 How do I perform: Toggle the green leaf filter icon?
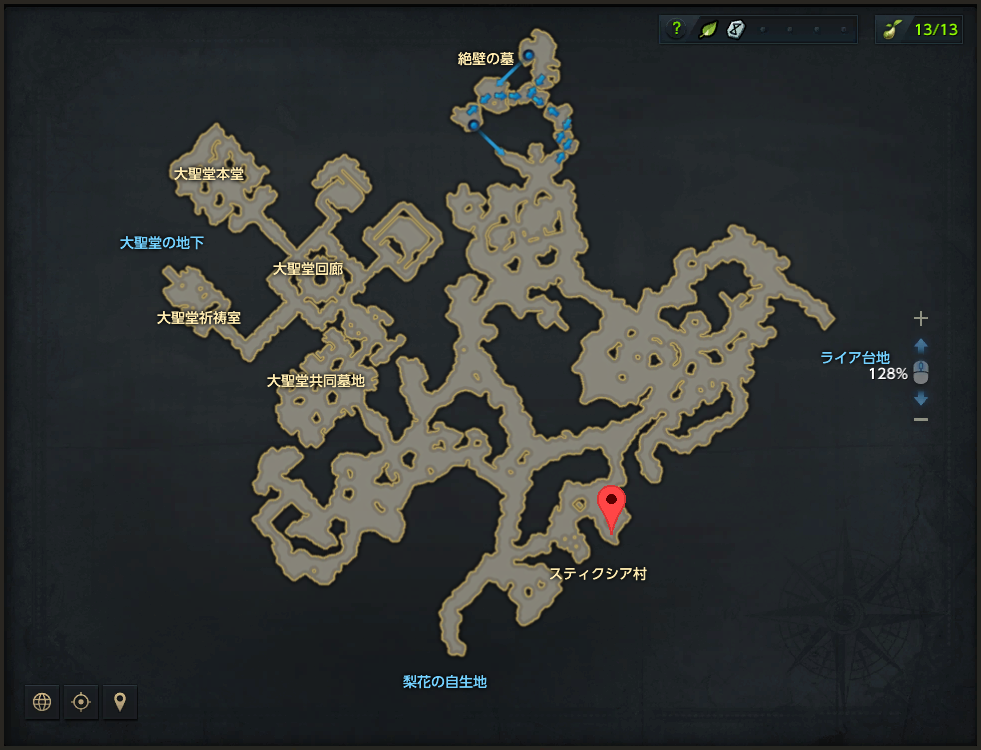point(707,29)
